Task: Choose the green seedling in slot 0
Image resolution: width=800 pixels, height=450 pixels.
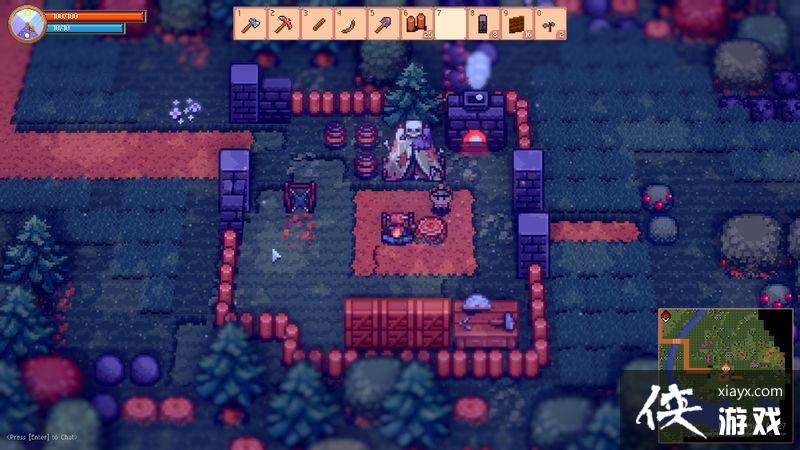Action: [x=549, y=24]
